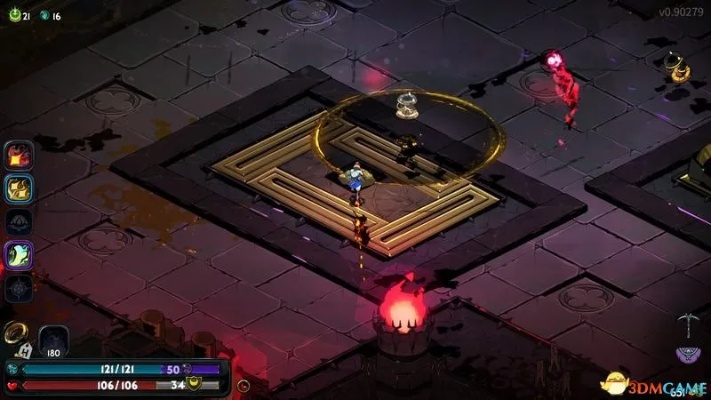The height and width of the screenshot is (400, 711).
Task: Click the gold ring keepsake icon
Action: (16, 332)
